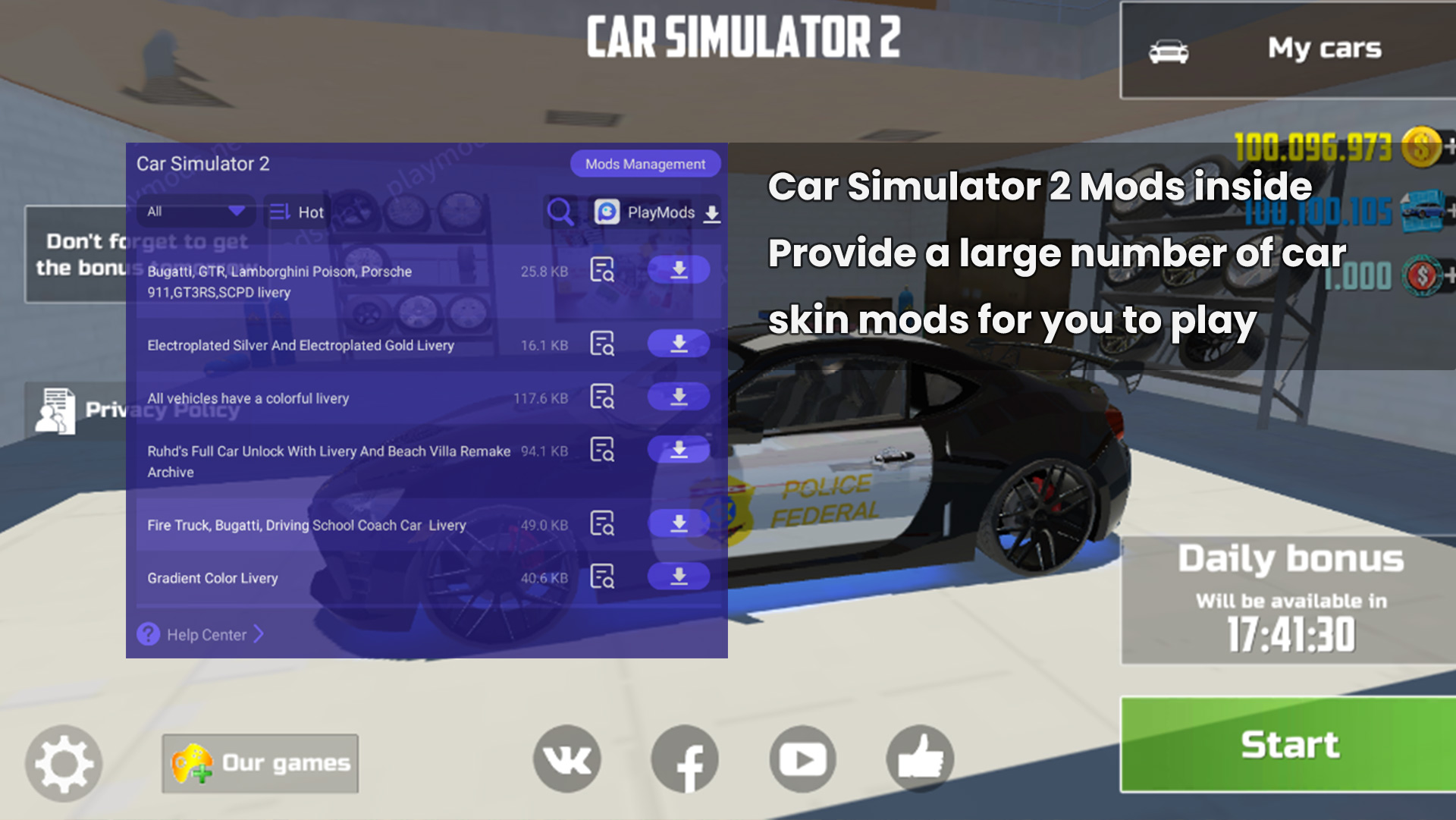Open the Our games list
Viewport: 1456px width, 820px height.
tap(260, 763)
